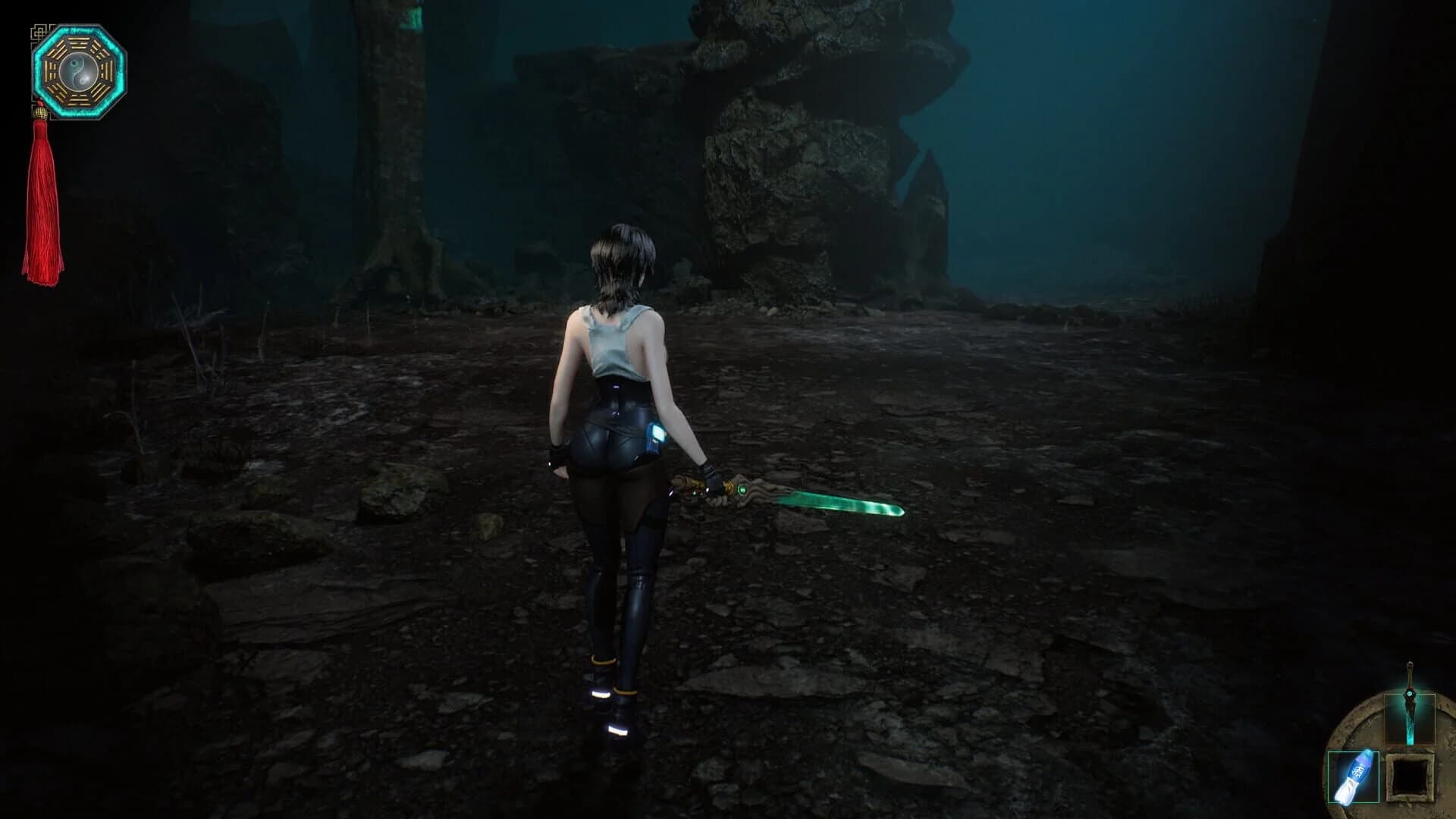Click the blue device on the character's hip
This screenshot has width=1456, height=819.
(x=655, y=434)
